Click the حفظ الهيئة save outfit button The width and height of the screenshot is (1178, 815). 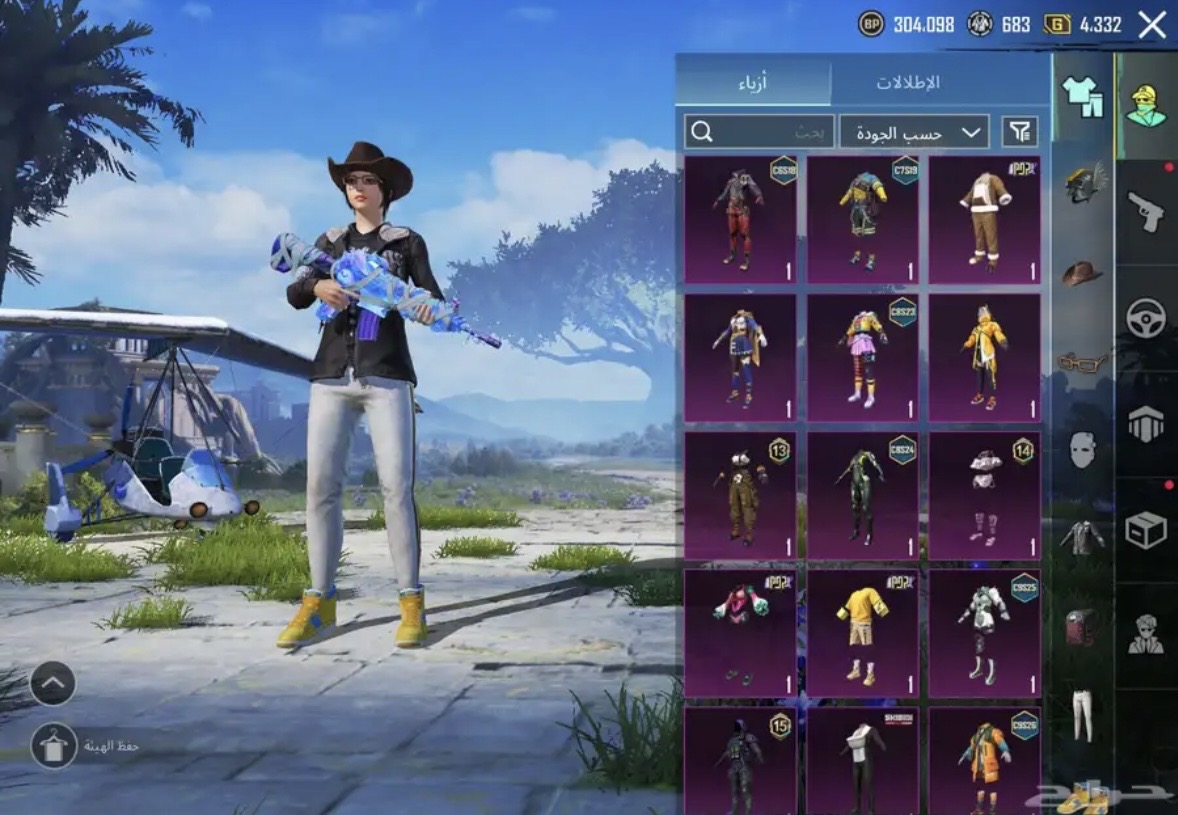pyautogui.click(x=54, y=746)
